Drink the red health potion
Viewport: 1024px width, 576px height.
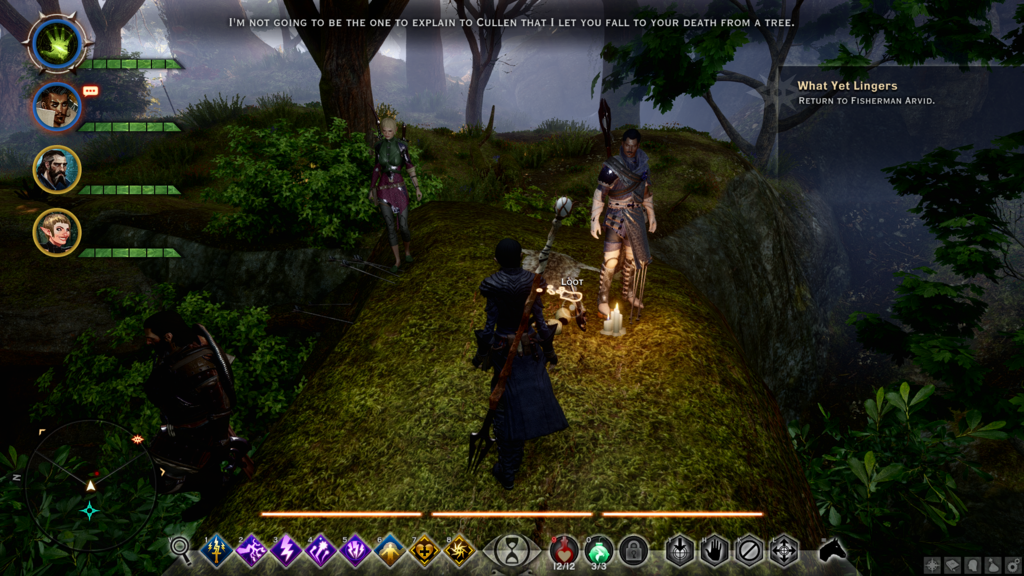point(563,549)
